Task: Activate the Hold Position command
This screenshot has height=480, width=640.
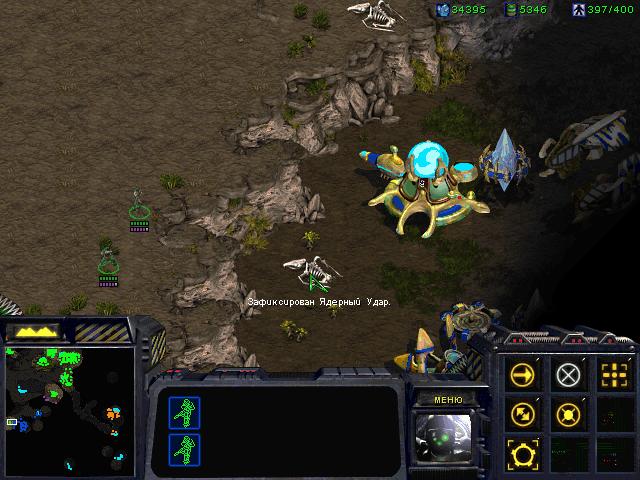Action: (568, 412)
